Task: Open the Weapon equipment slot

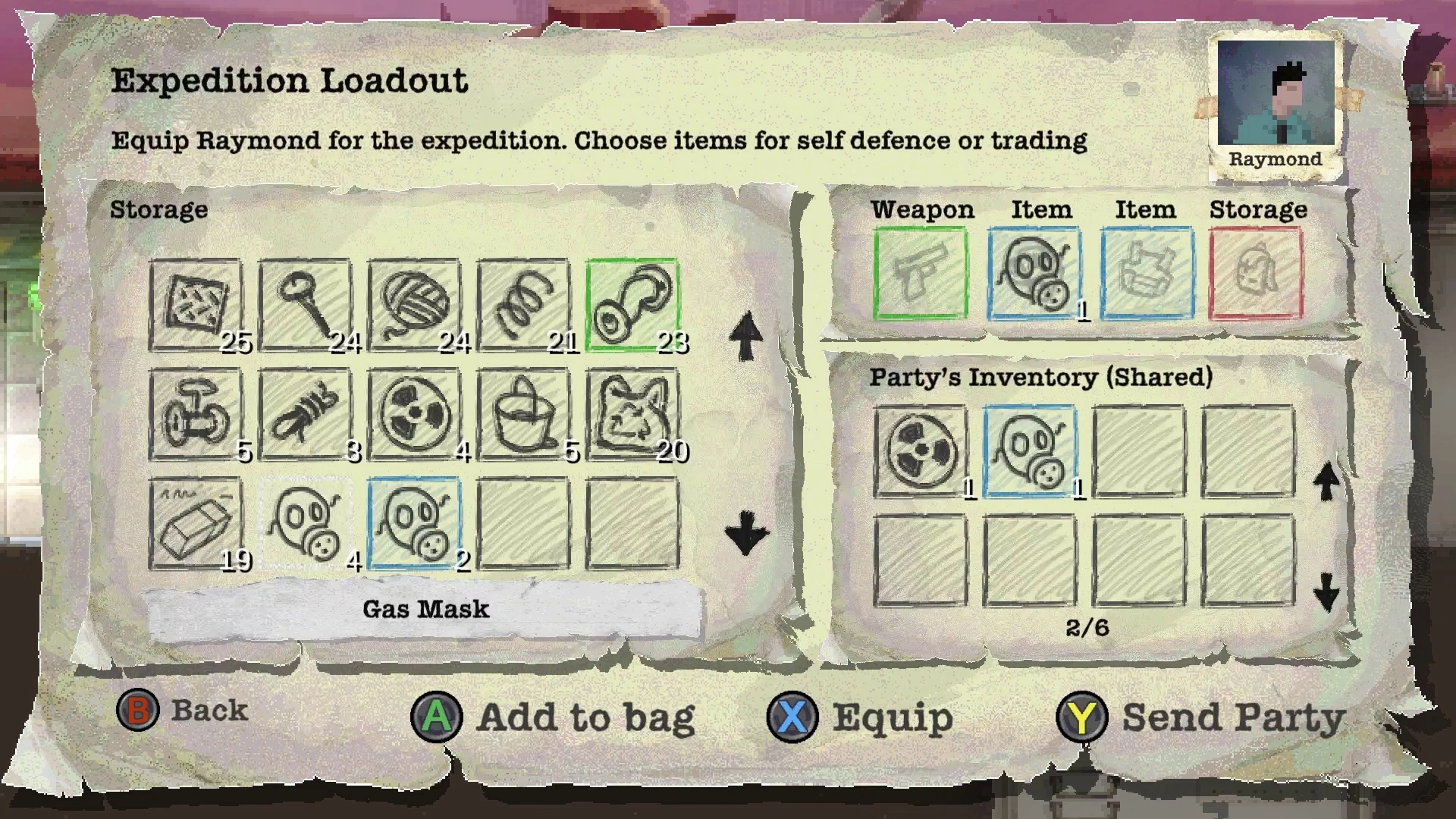Action: (921, 273)
